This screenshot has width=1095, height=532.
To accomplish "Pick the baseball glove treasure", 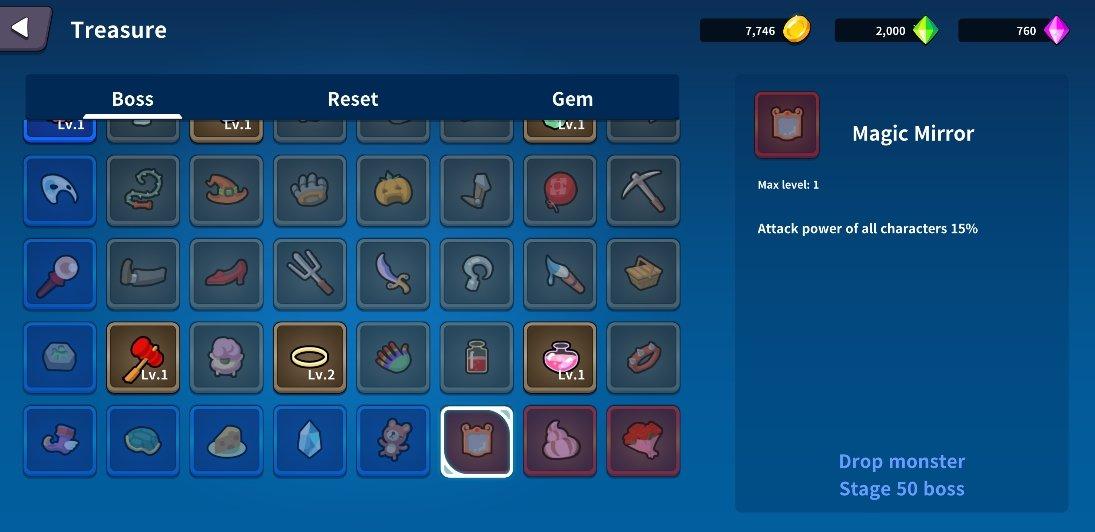I will (310, 191).
